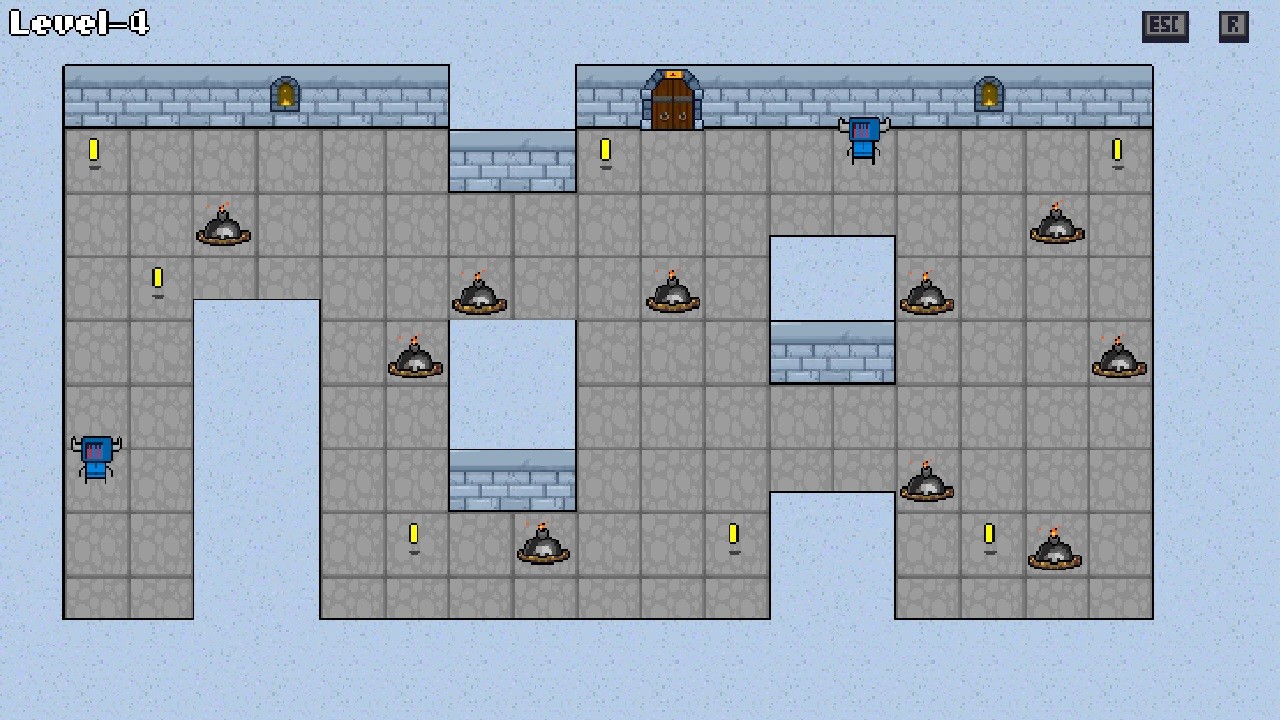Select the blue robot near the top wall
This screenshot has width=1280, height=720.
864,135
